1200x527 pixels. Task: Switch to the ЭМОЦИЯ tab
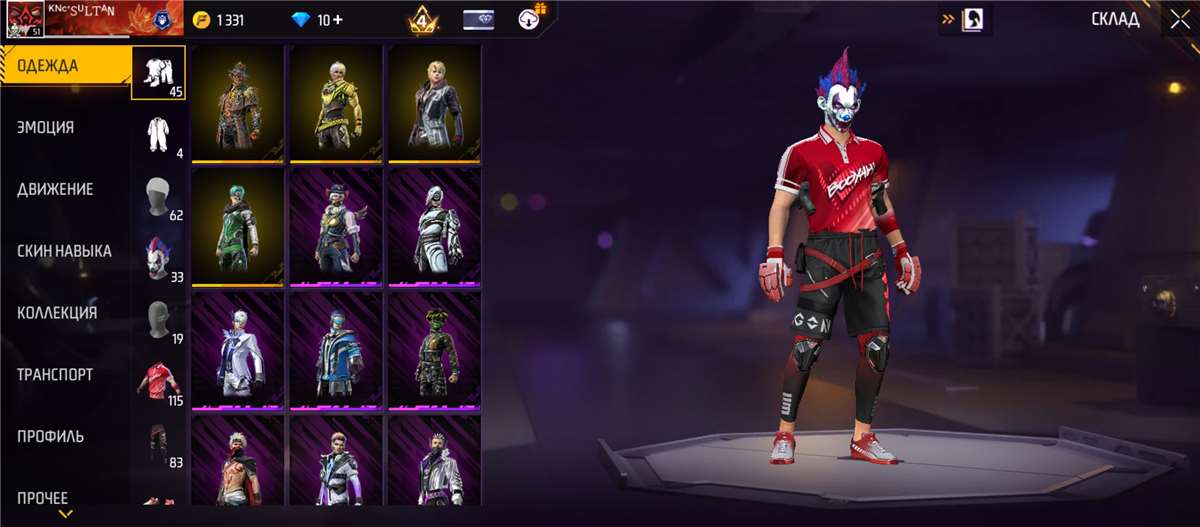click(46, 128)
